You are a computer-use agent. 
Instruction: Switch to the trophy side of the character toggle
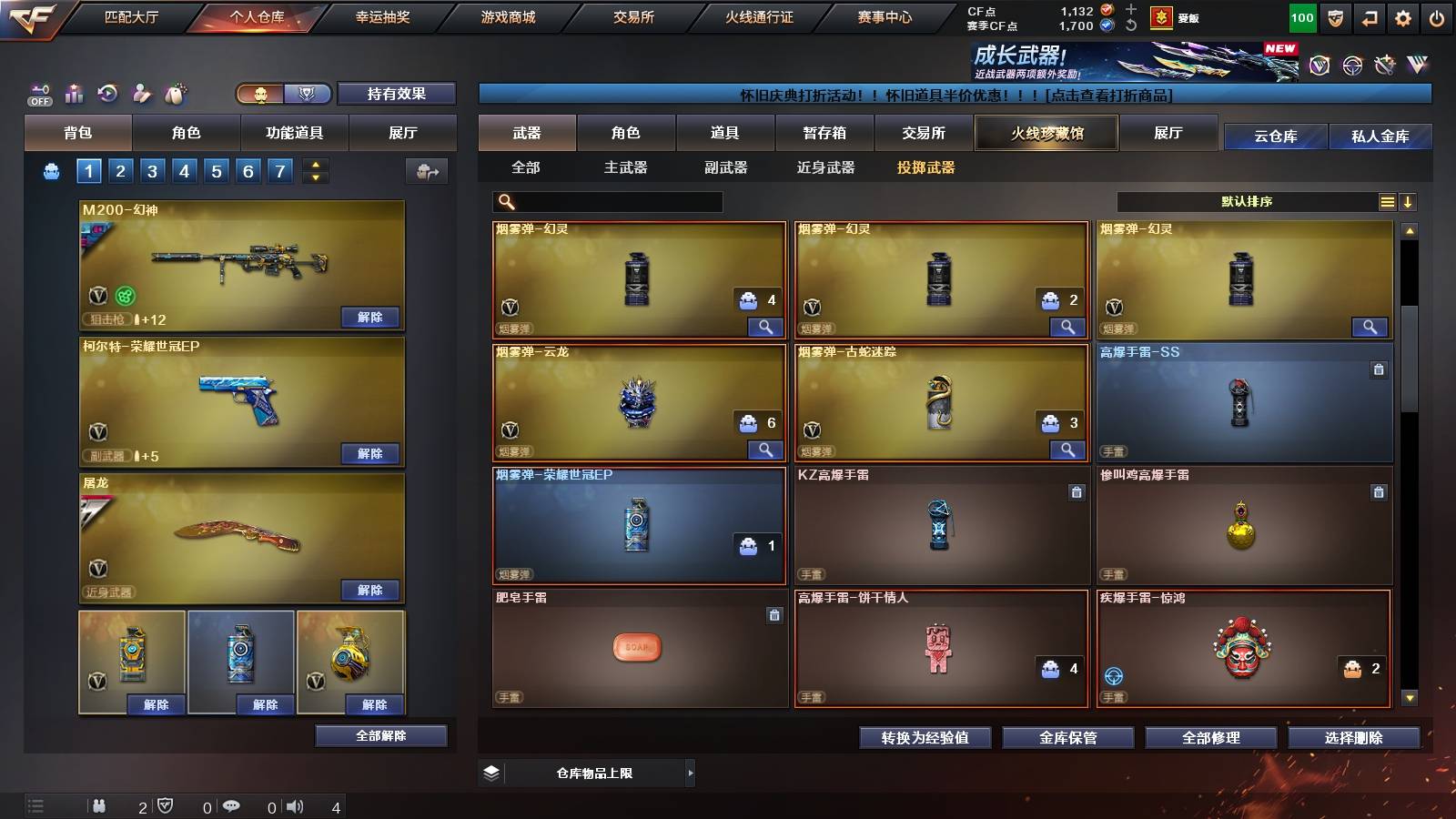(x=308, y=94)
